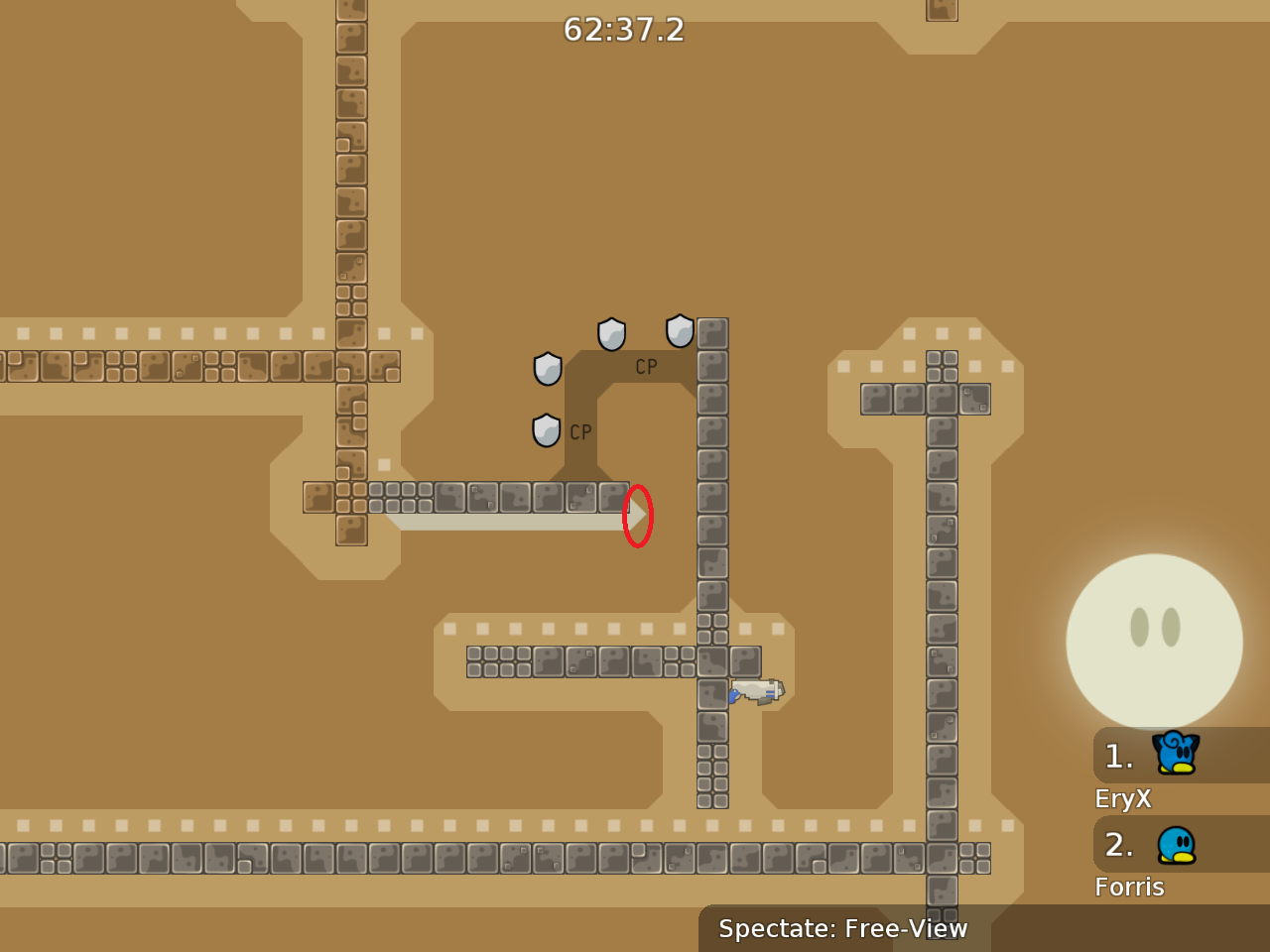
Task: Open the Spectate: Free-View selector
Action: (842, 929)
